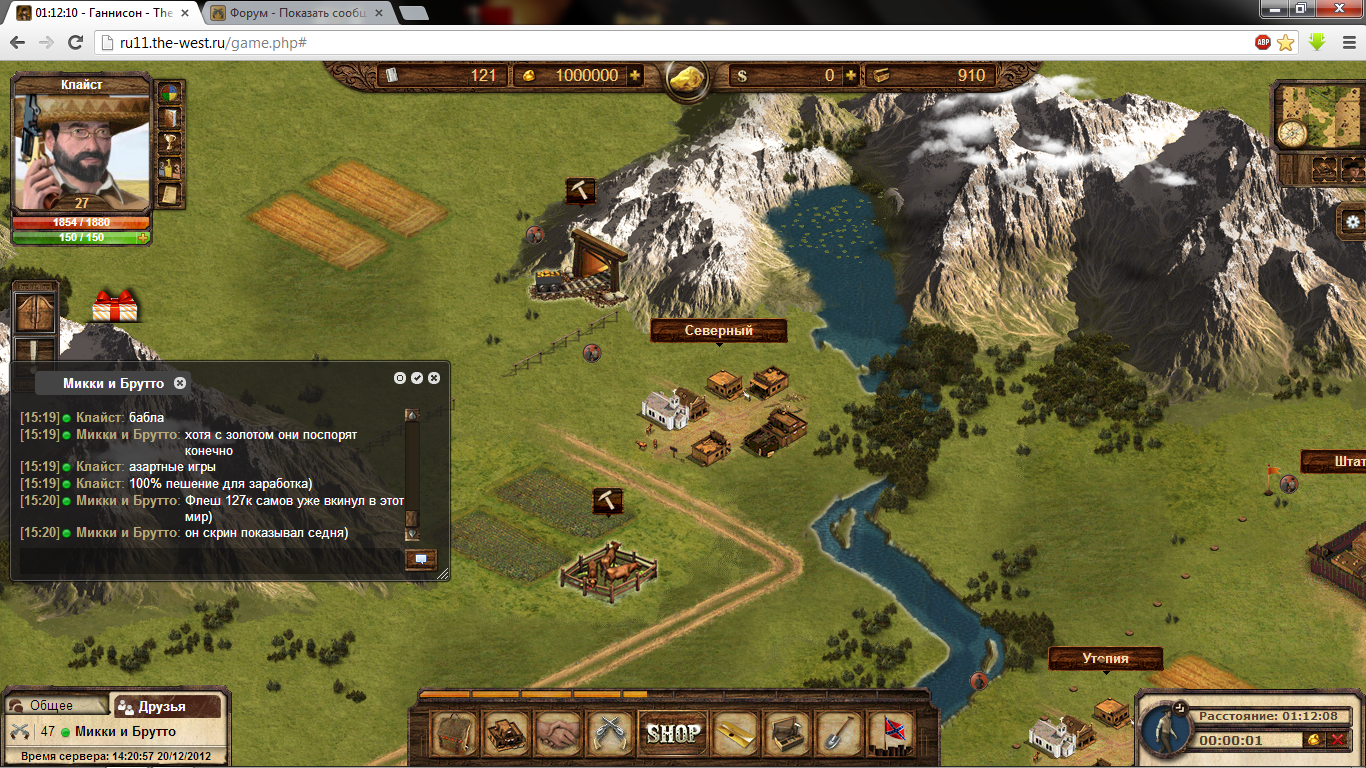The width and height of the screenshot is (1366, 768).
Task: Open the Утопия town label
Action: coord(1105,658)
